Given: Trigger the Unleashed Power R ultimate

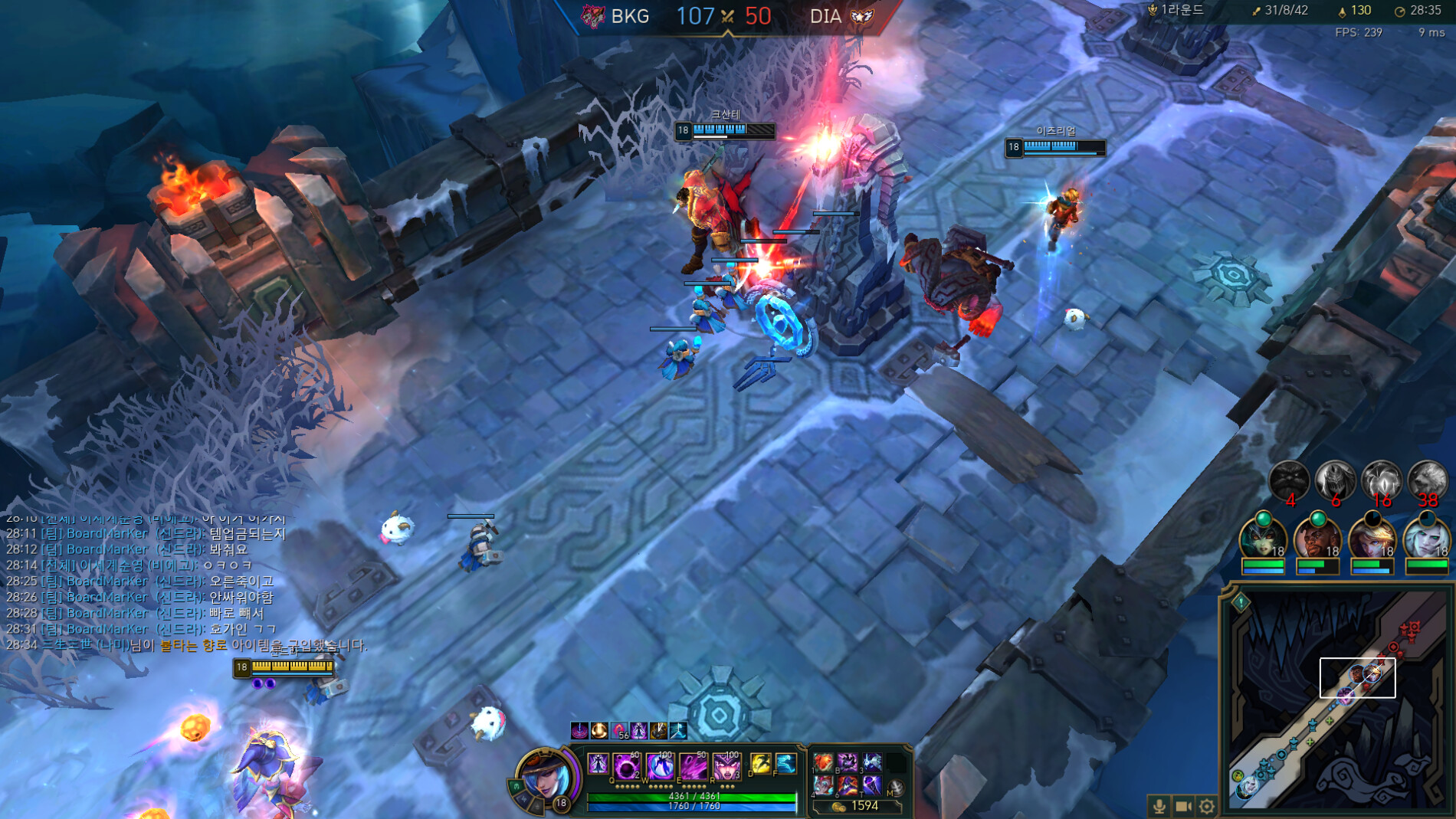Looking at the screenshot, I should [726, 765].
